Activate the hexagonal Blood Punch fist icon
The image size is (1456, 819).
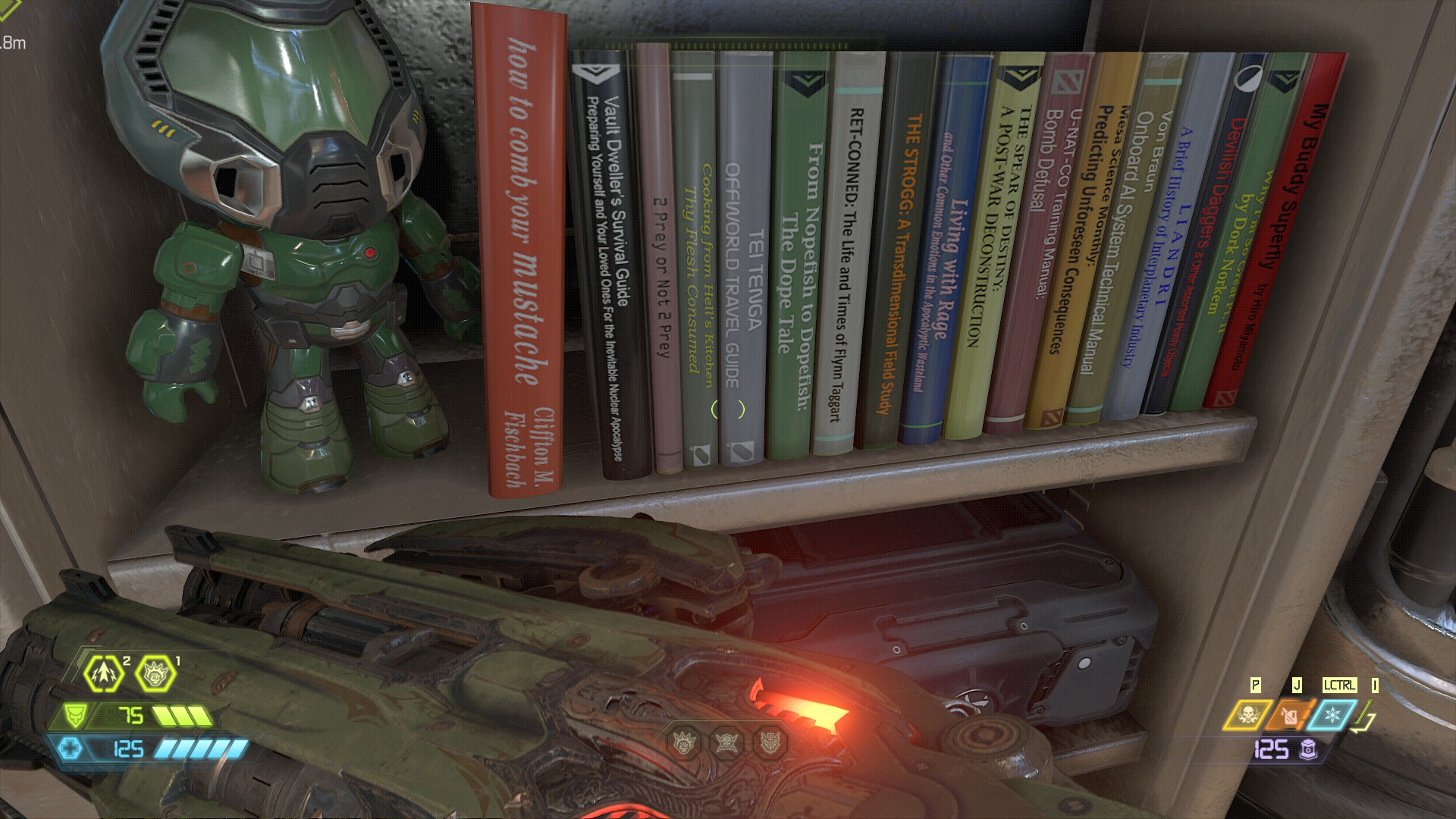pos(155,673)
